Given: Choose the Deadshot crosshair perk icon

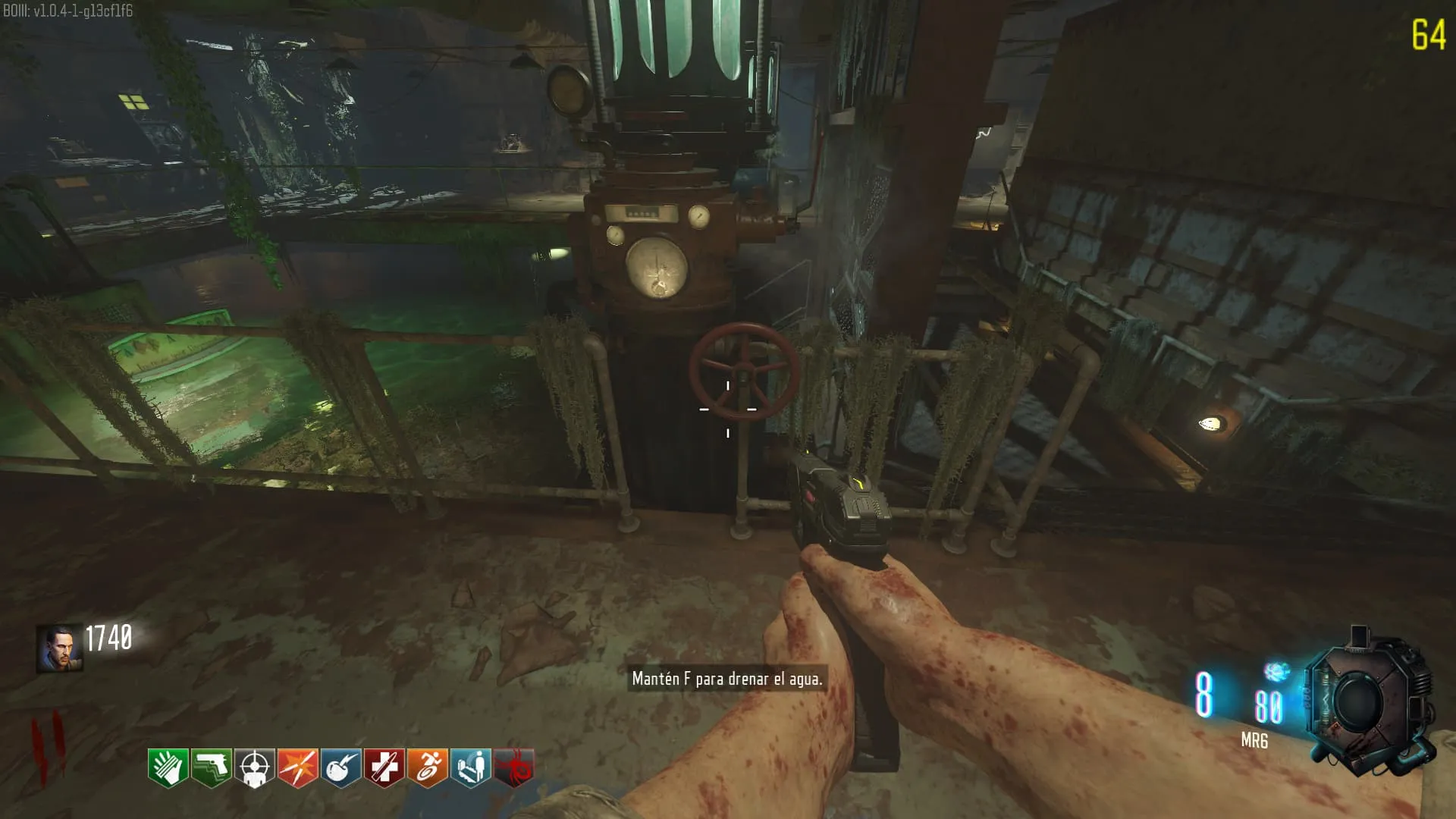Looking at the screenshot, I should [x=255, y=767].
